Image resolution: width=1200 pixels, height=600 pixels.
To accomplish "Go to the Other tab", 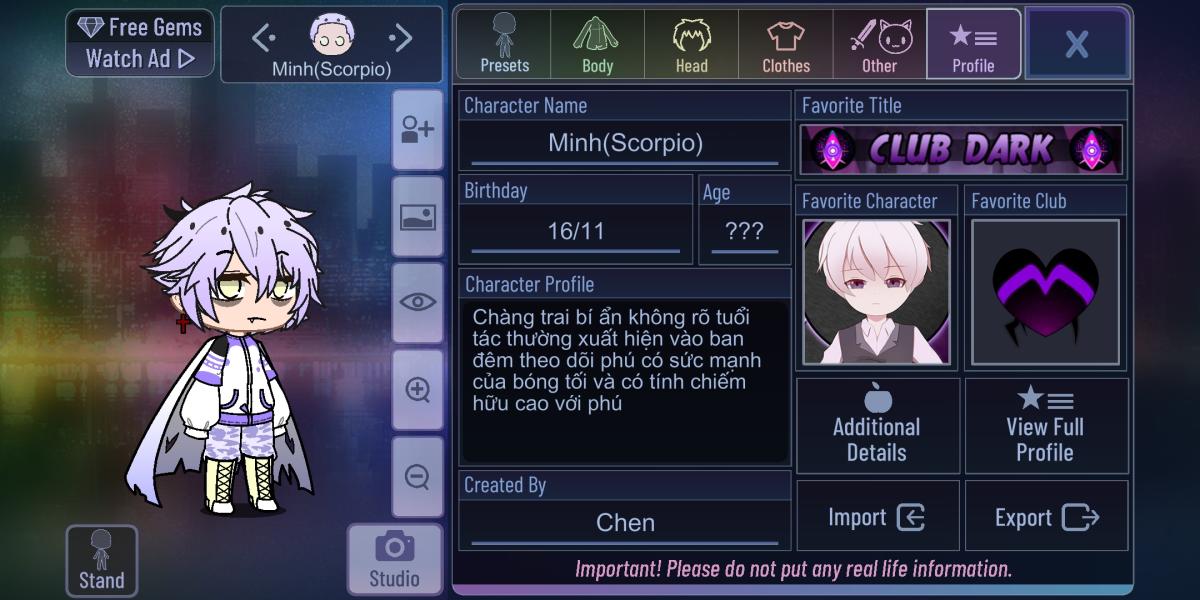I will click(x=880, y=44).
